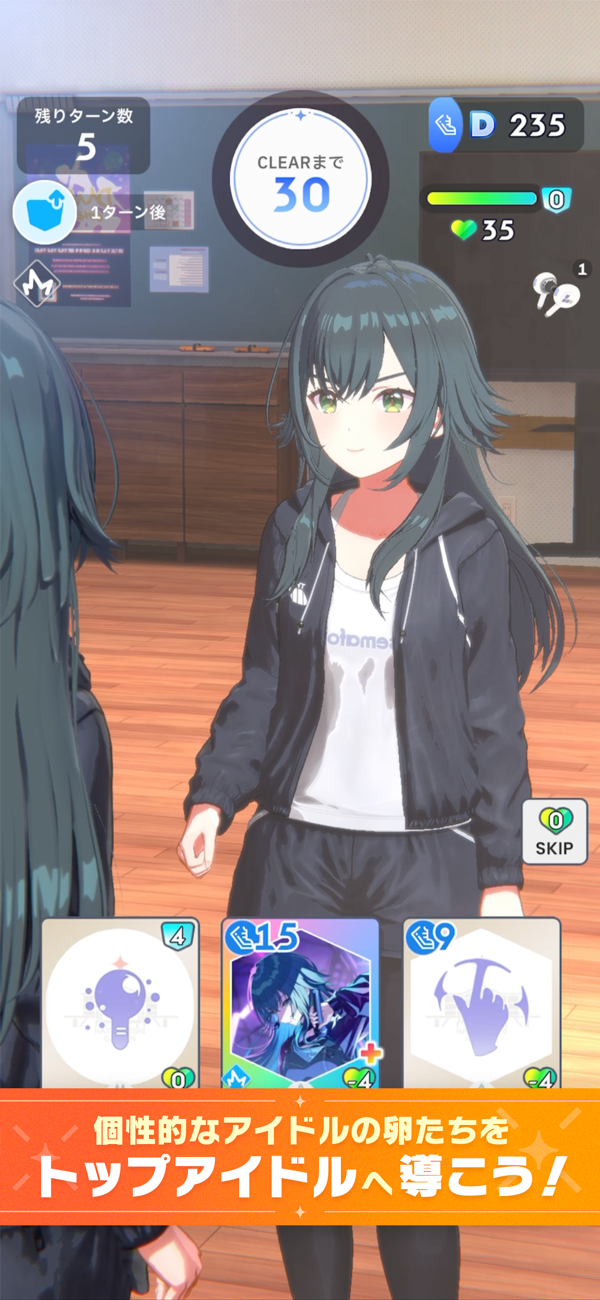The width and height of the screenshot is (600, 1300).
Task: Tap the blue drink turn-effect icon
Action: click(39, 212)
